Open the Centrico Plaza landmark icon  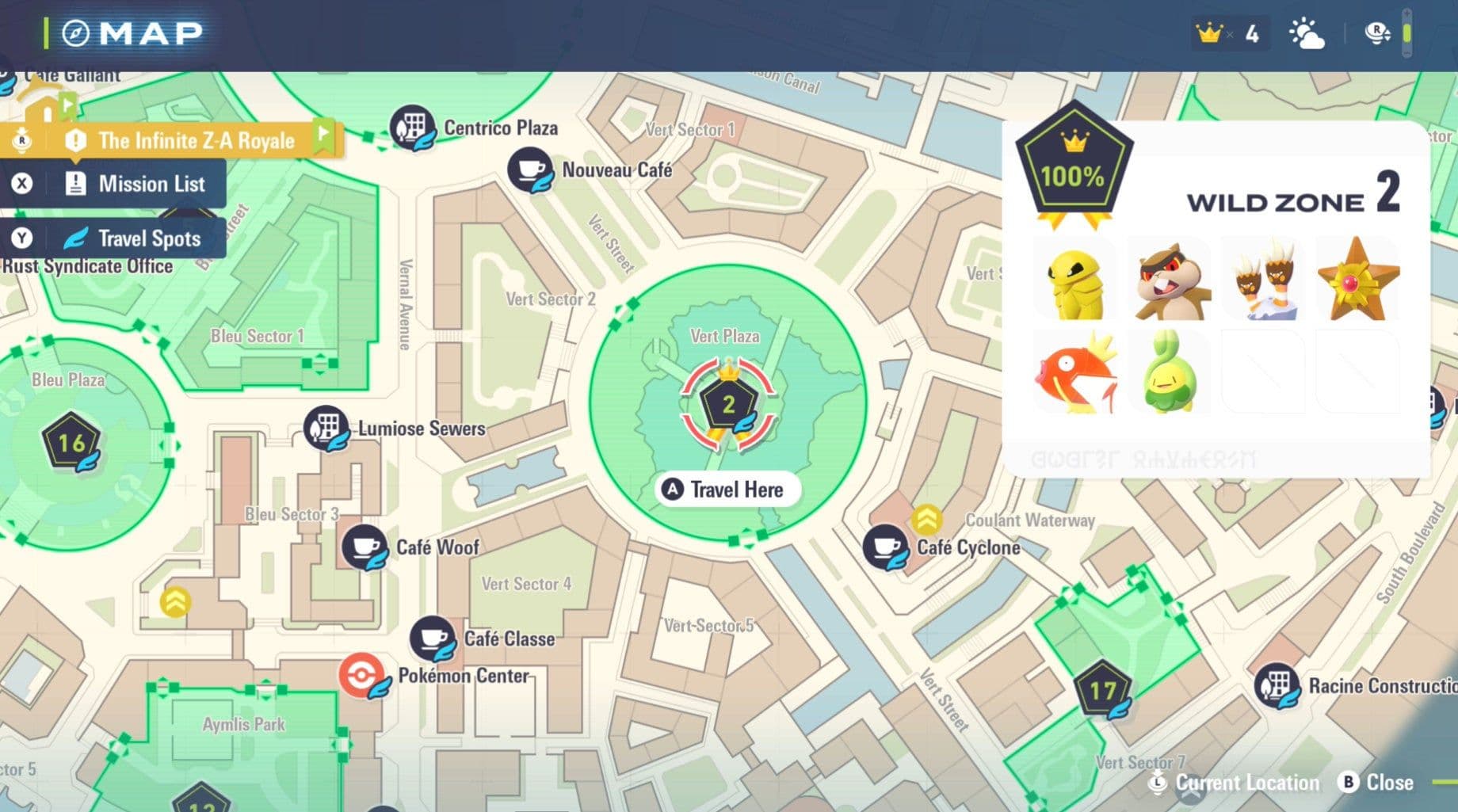[411, 127]
